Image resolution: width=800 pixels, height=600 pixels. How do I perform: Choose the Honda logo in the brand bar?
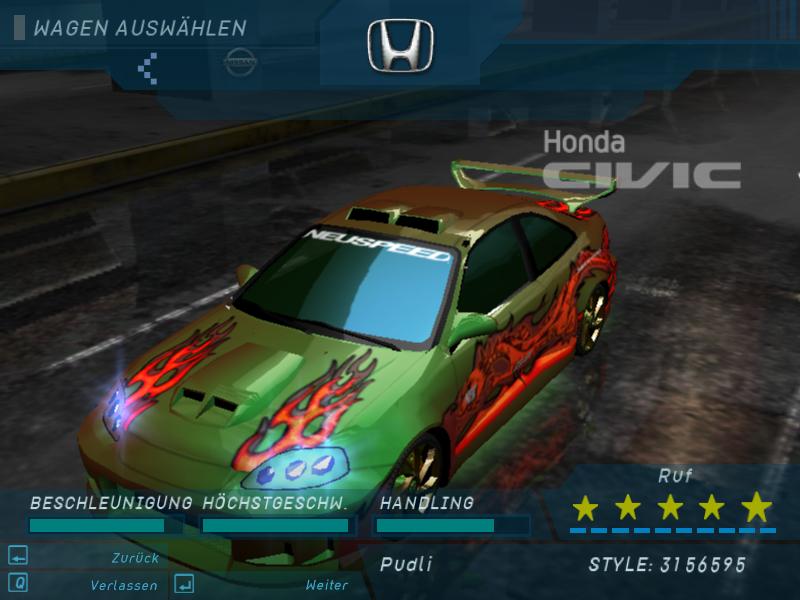(x=400, y=47)
